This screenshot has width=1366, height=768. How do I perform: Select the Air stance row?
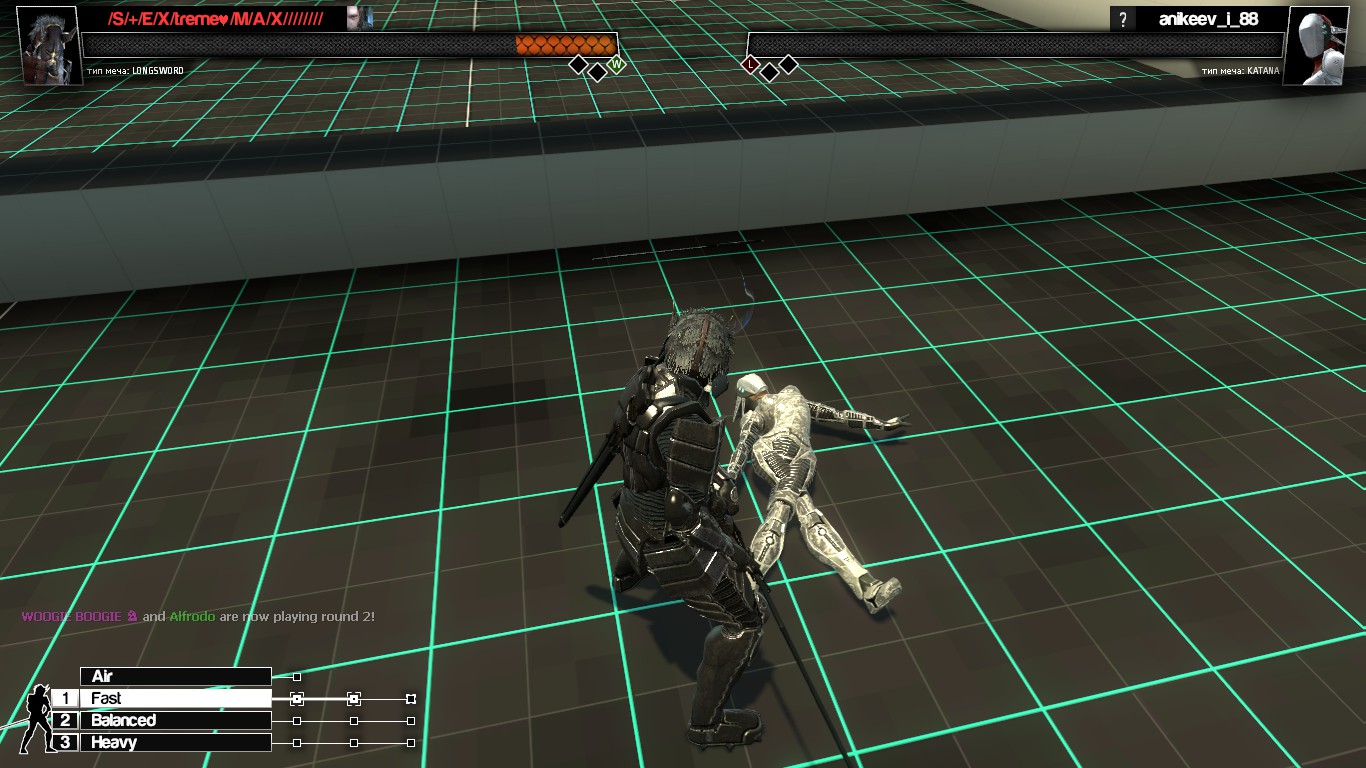[x=175, y=675]
